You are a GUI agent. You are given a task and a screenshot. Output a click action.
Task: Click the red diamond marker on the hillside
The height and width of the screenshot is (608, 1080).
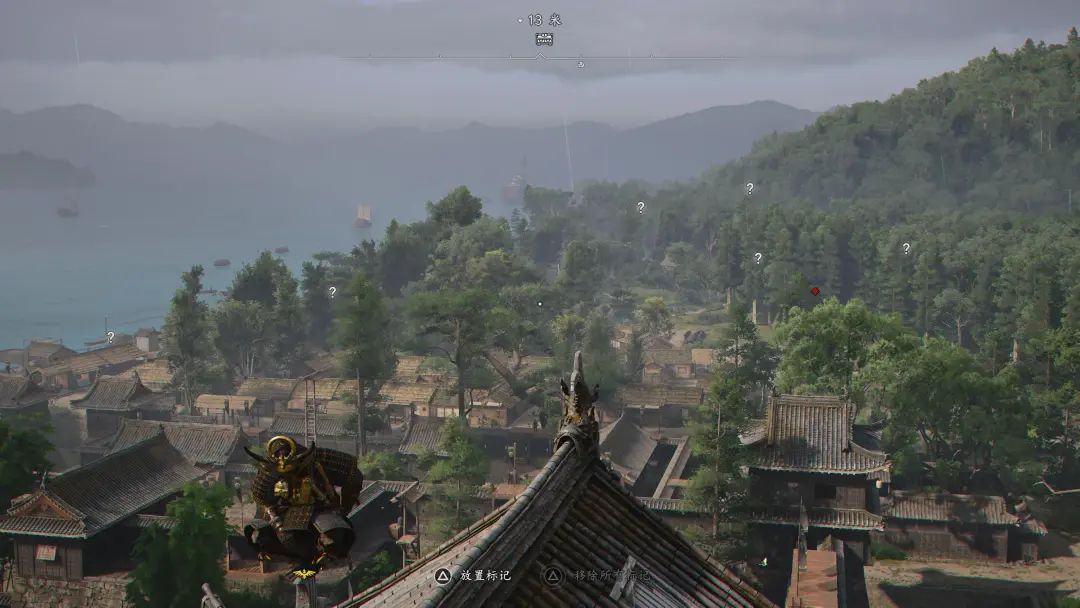(815, 291)
